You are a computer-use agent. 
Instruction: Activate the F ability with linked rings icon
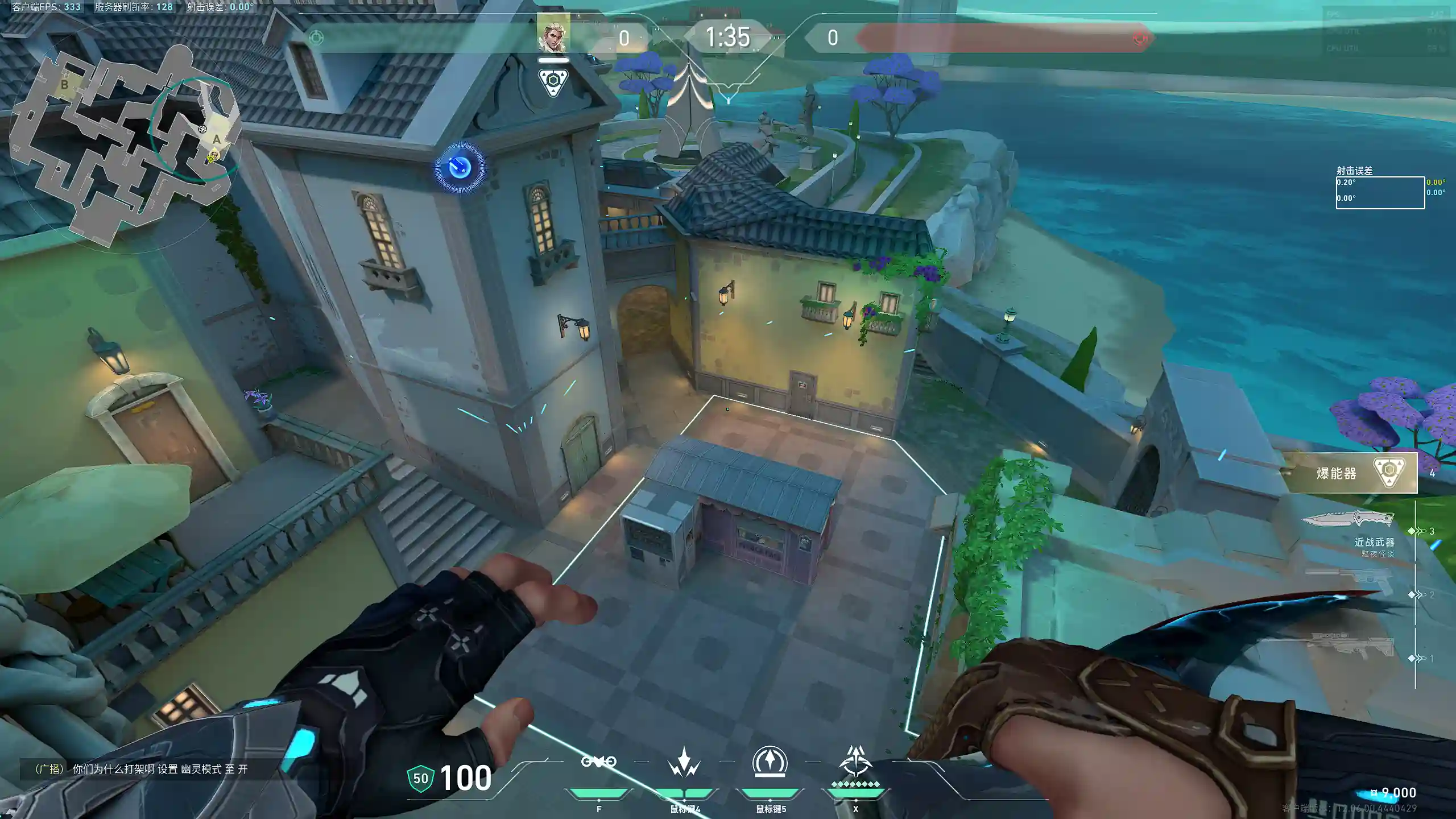pyautogui.click(x=598, y=762)
